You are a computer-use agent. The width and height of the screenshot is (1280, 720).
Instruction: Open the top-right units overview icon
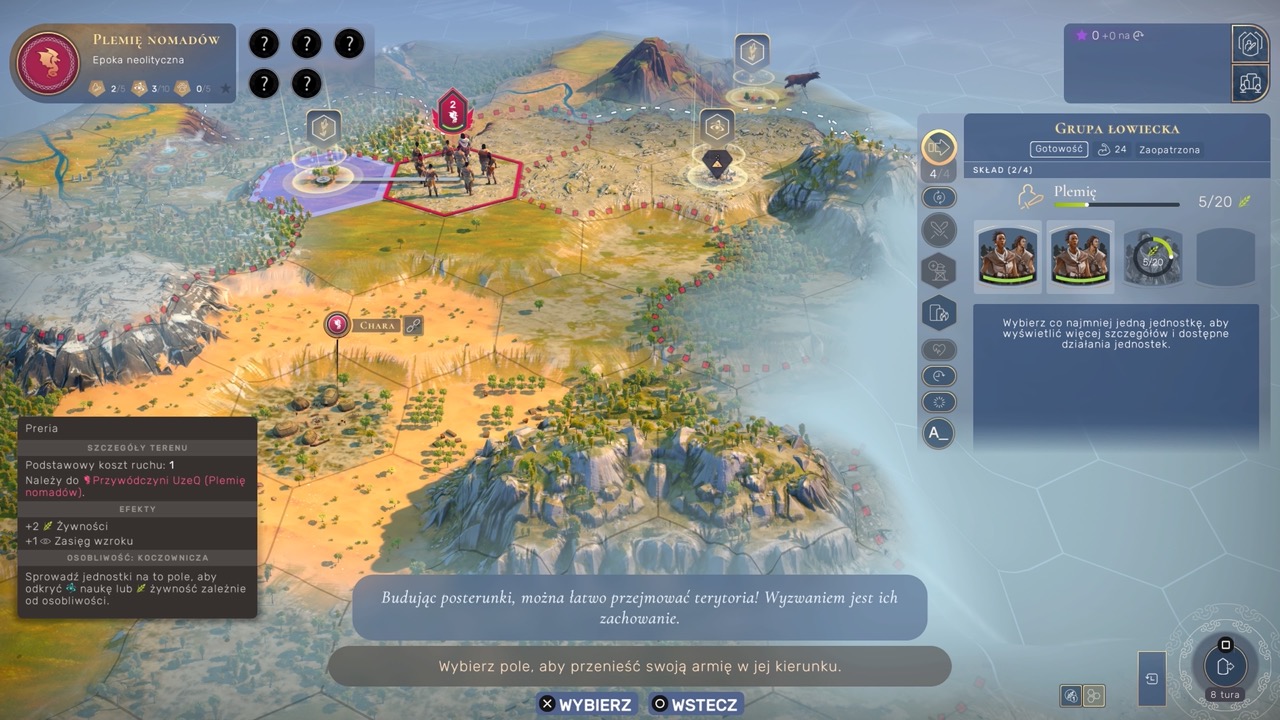[1249, 83]
